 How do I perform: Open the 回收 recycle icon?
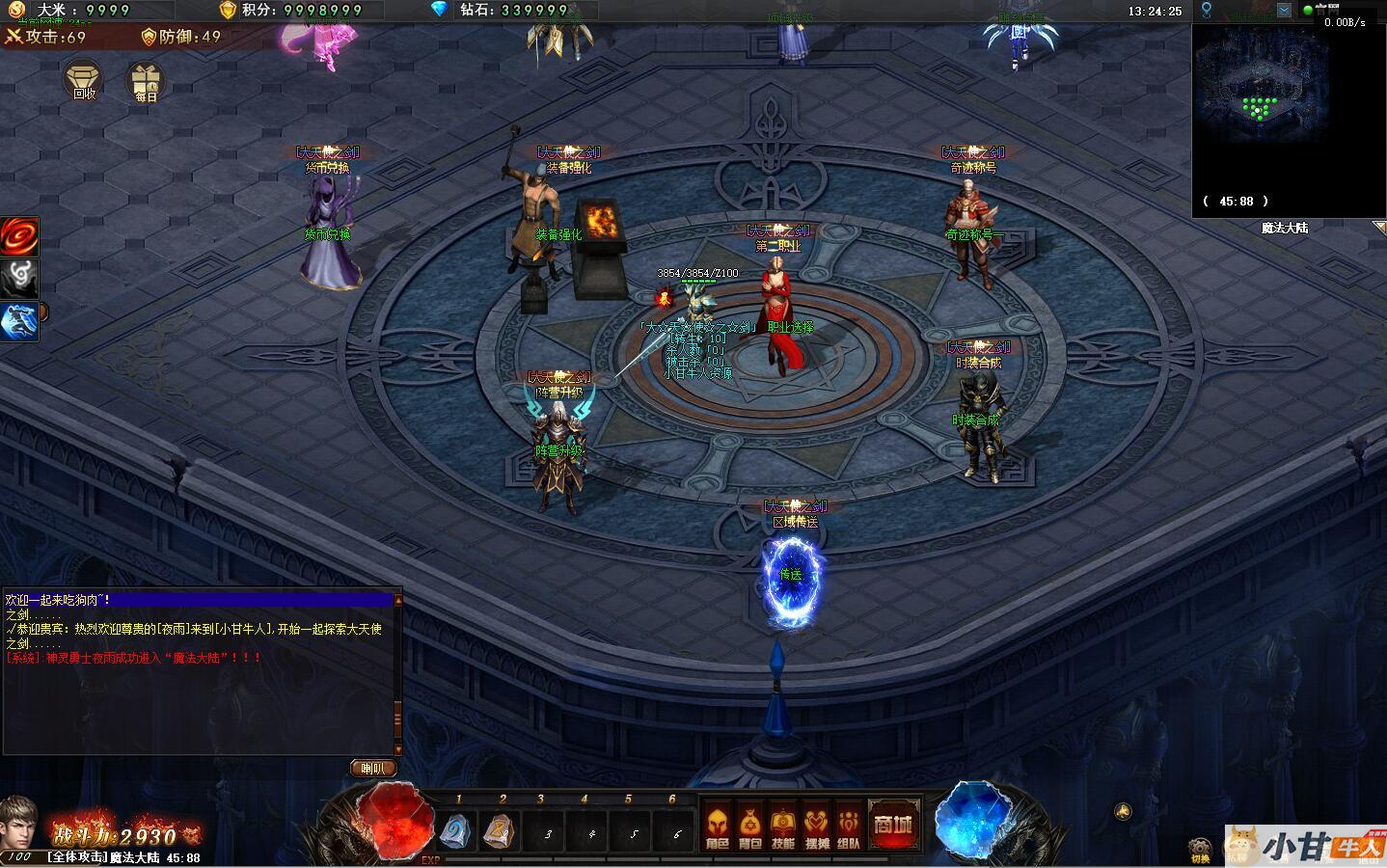[84, 79]
